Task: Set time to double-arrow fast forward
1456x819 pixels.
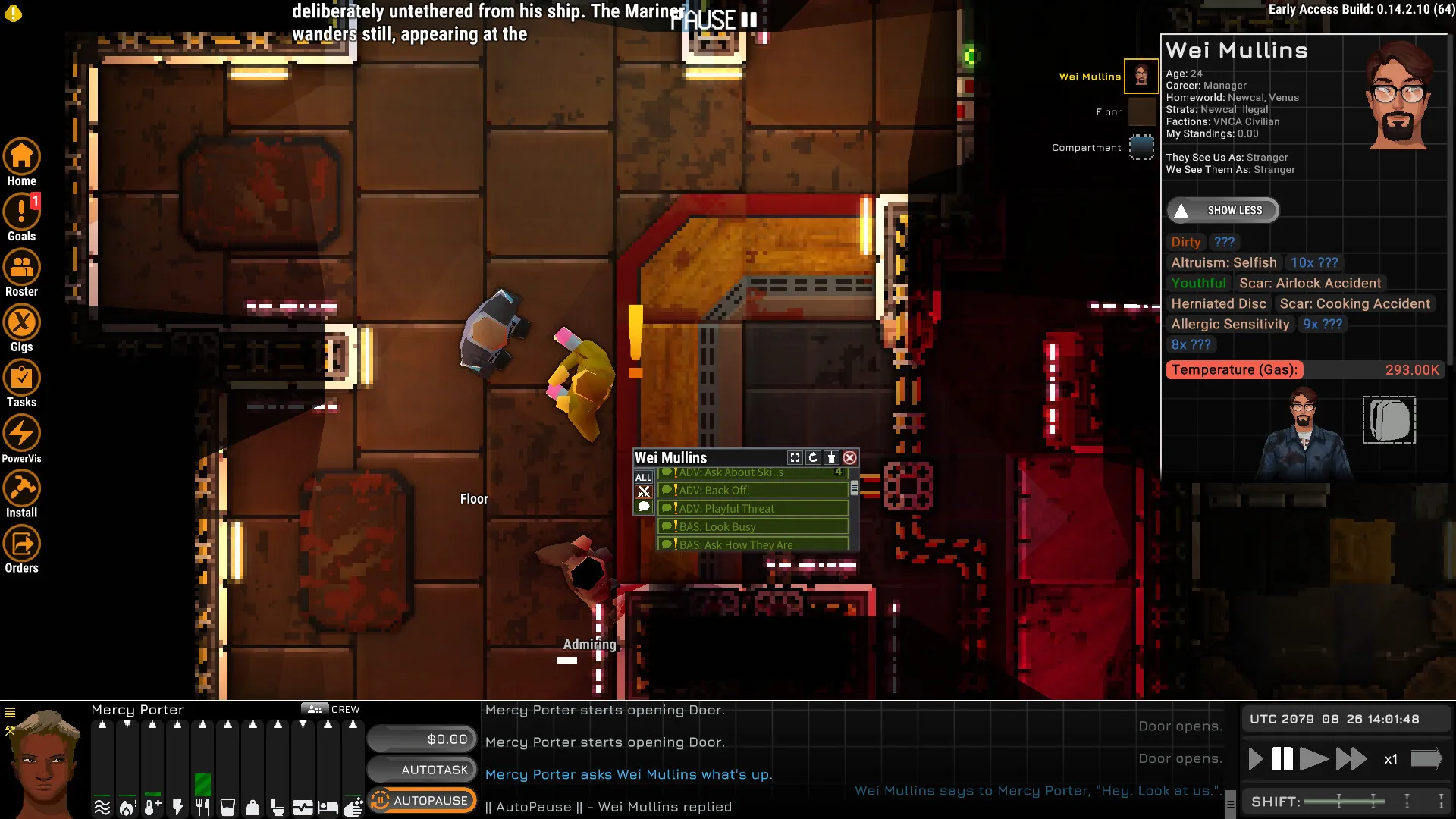Action: [1351, 759]
